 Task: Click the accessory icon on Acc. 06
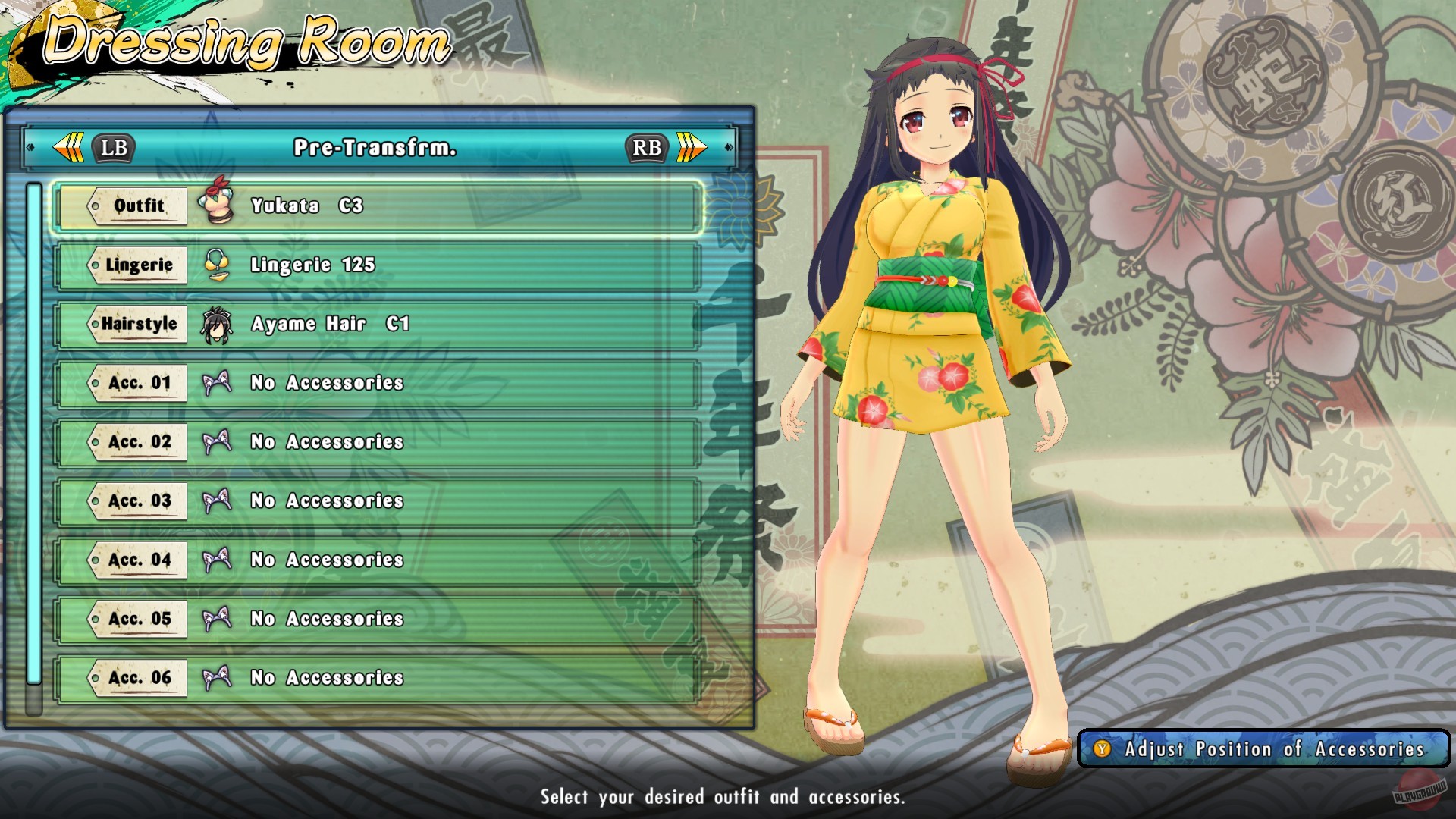point(218,678)
